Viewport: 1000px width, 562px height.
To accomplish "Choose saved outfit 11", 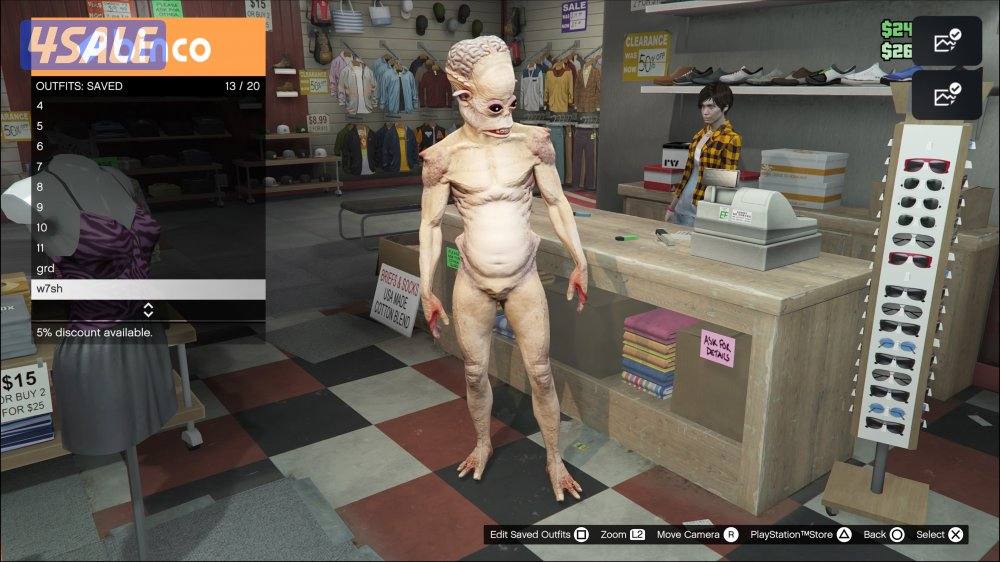I will click(148, 248).
